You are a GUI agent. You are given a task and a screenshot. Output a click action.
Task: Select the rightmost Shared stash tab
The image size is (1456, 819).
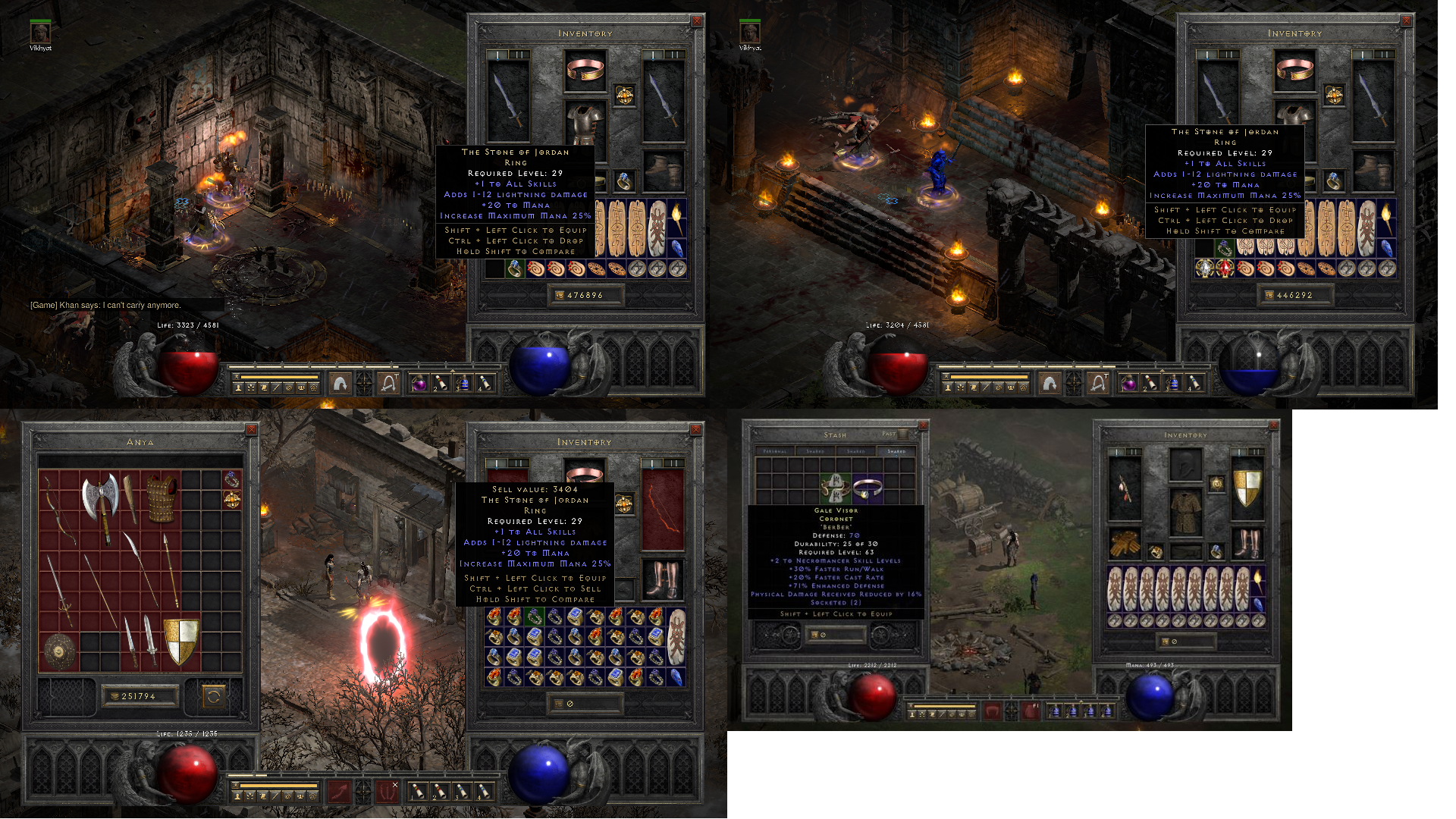tap(897, 450)
